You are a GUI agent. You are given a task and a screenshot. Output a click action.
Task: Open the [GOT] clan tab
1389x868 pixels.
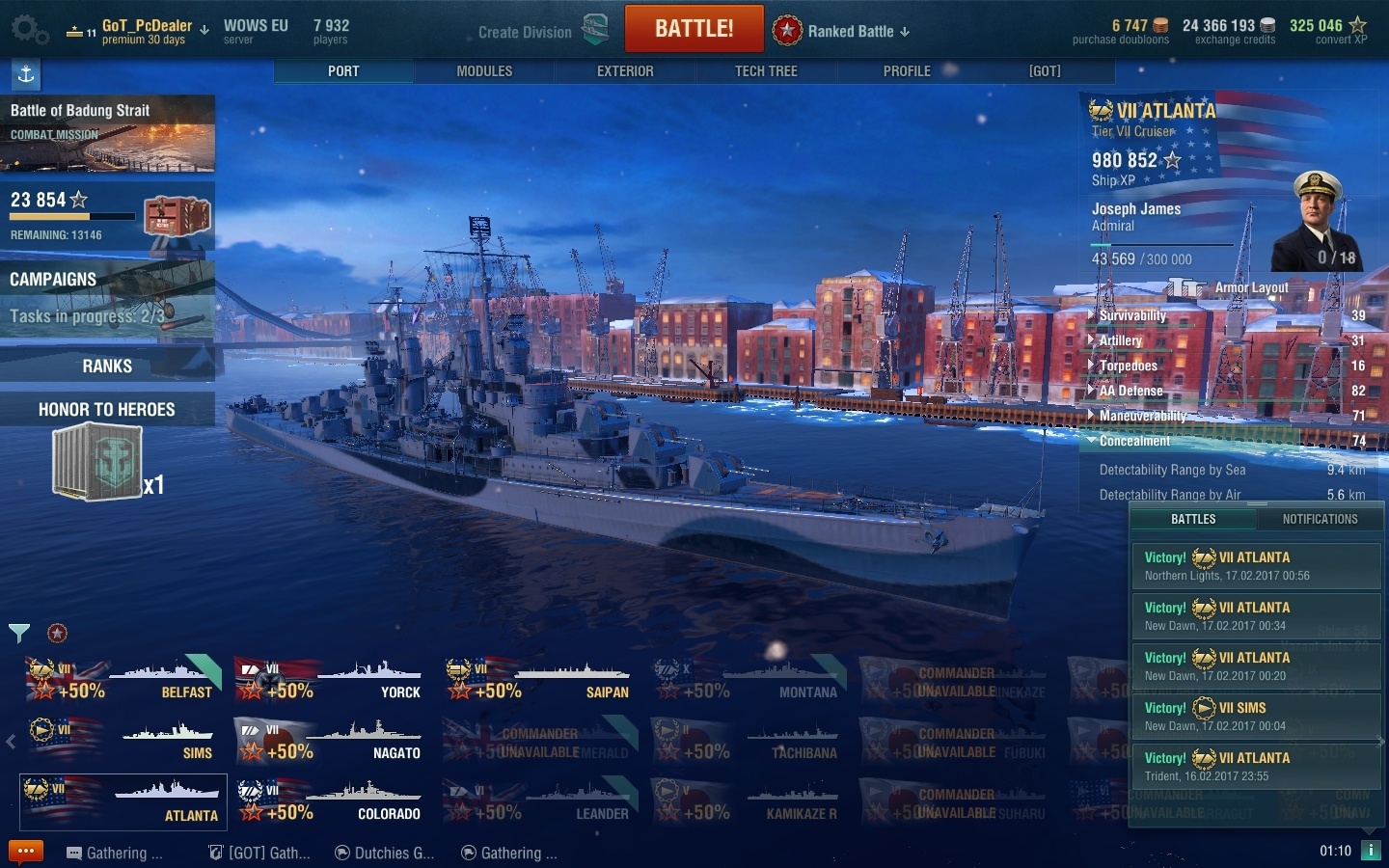(x=1045, y=71)
